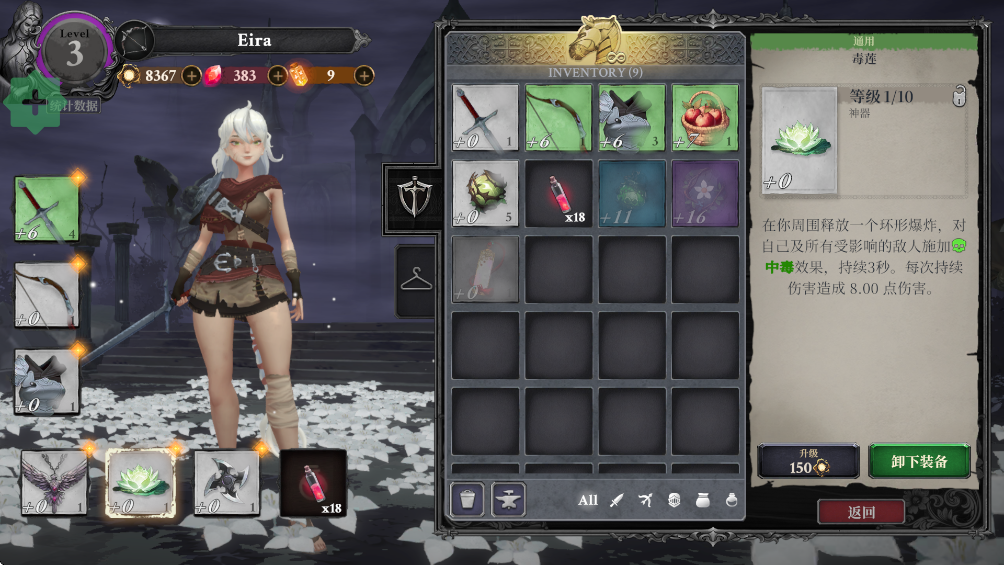
Task: Open the anvil forge button
Action: (x=508, y=499)
